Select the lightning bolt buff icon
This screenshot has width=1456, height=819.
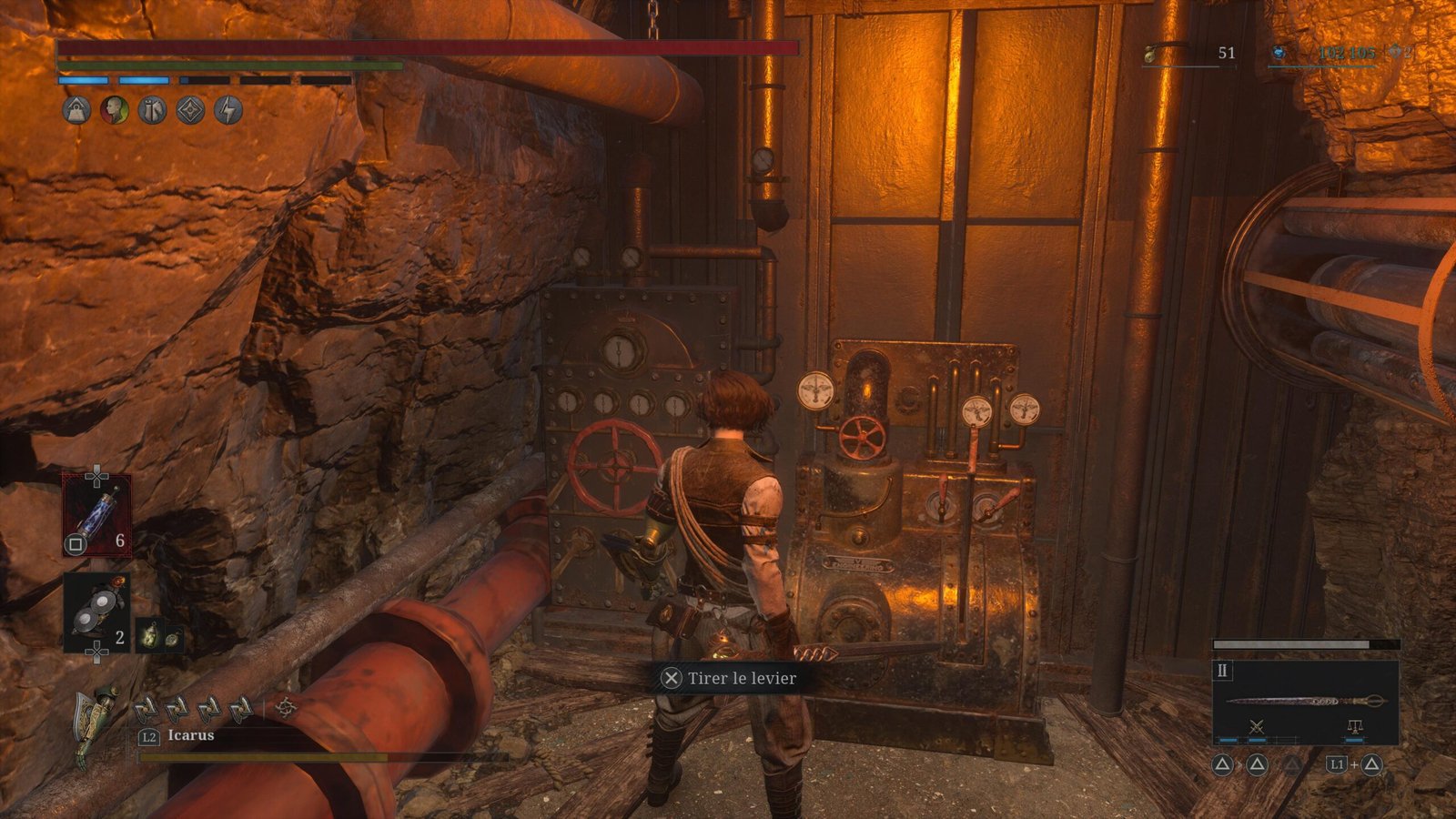point(228,110)
